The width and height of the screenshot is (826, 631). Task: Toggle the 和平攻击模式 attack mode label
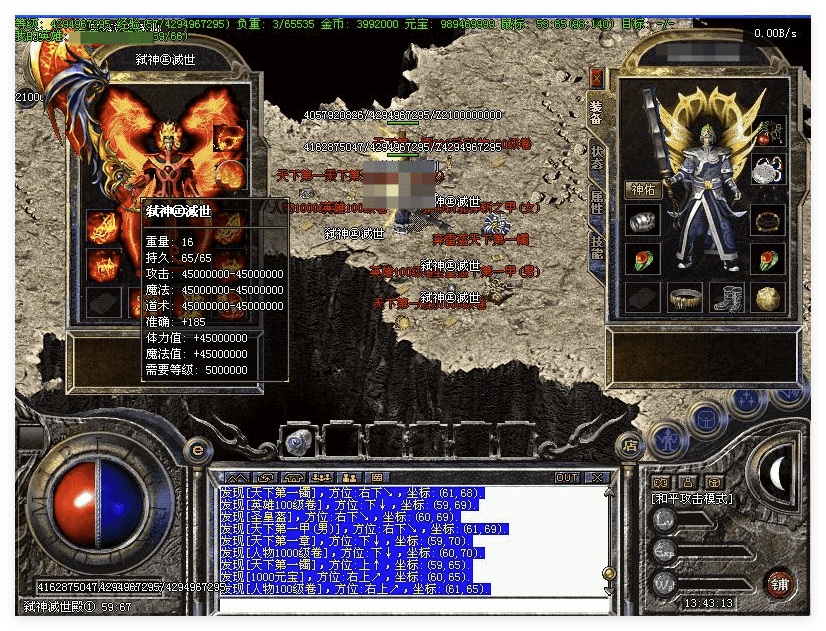pos(692,498)
